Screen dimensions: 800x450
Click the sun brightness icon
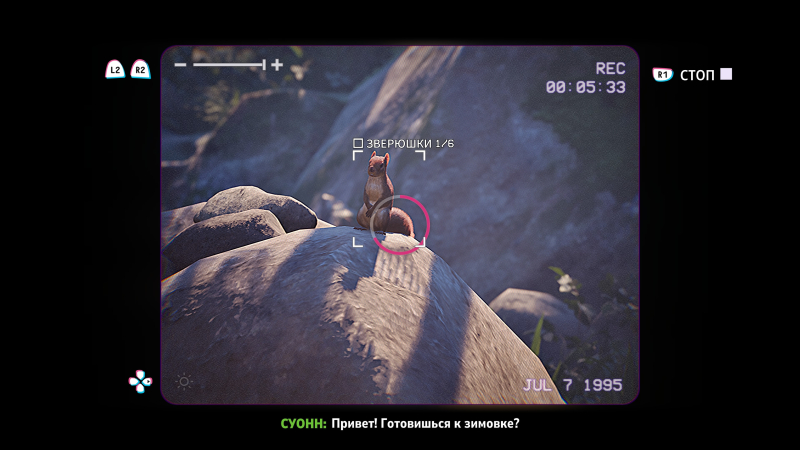click(184, 381)
